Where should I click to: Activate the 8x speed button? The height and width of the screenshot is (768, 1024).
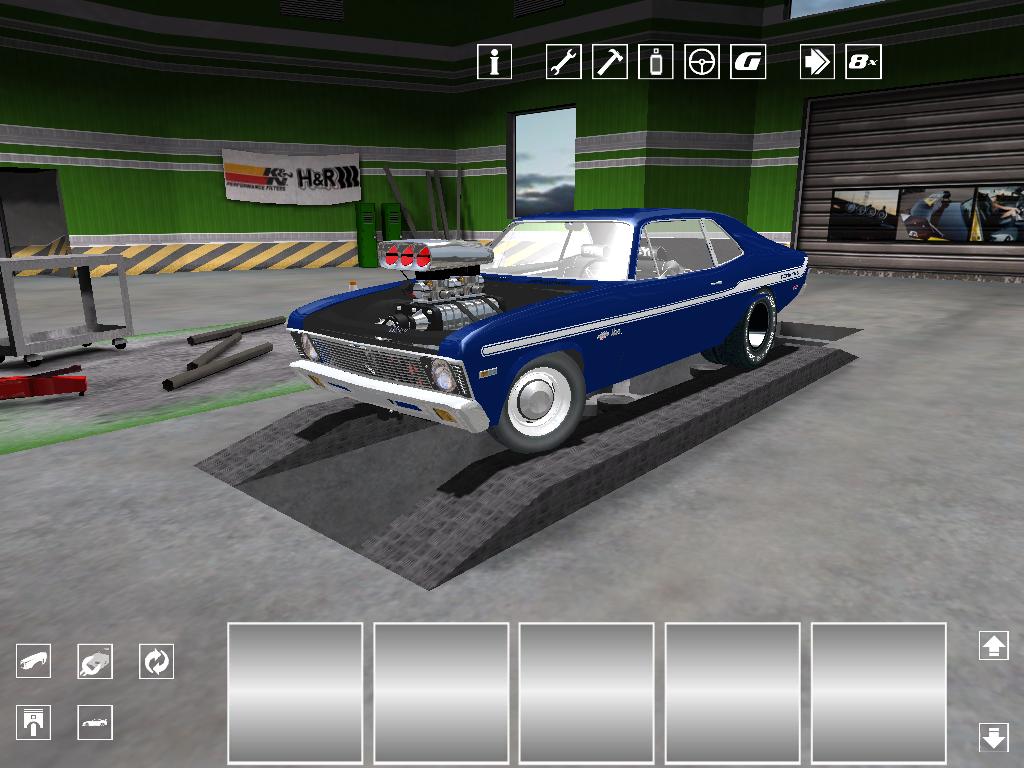[x=863, y=62]
